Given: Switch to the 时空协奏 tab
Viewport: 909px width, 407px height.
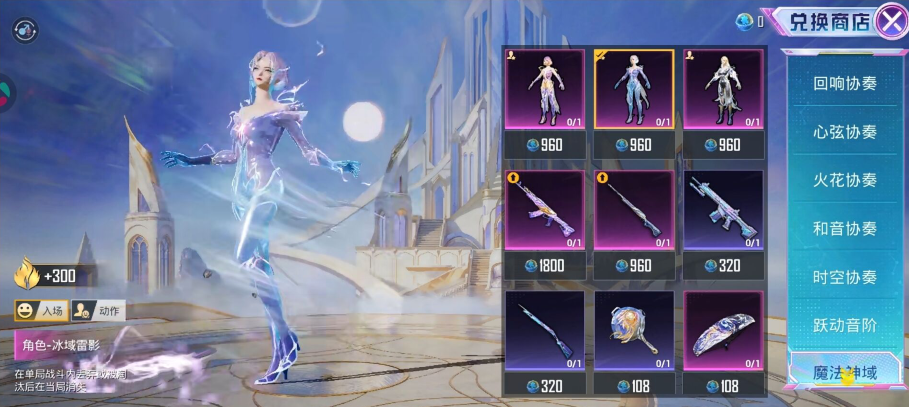Looking at the screenshot, I should (844, 277).
